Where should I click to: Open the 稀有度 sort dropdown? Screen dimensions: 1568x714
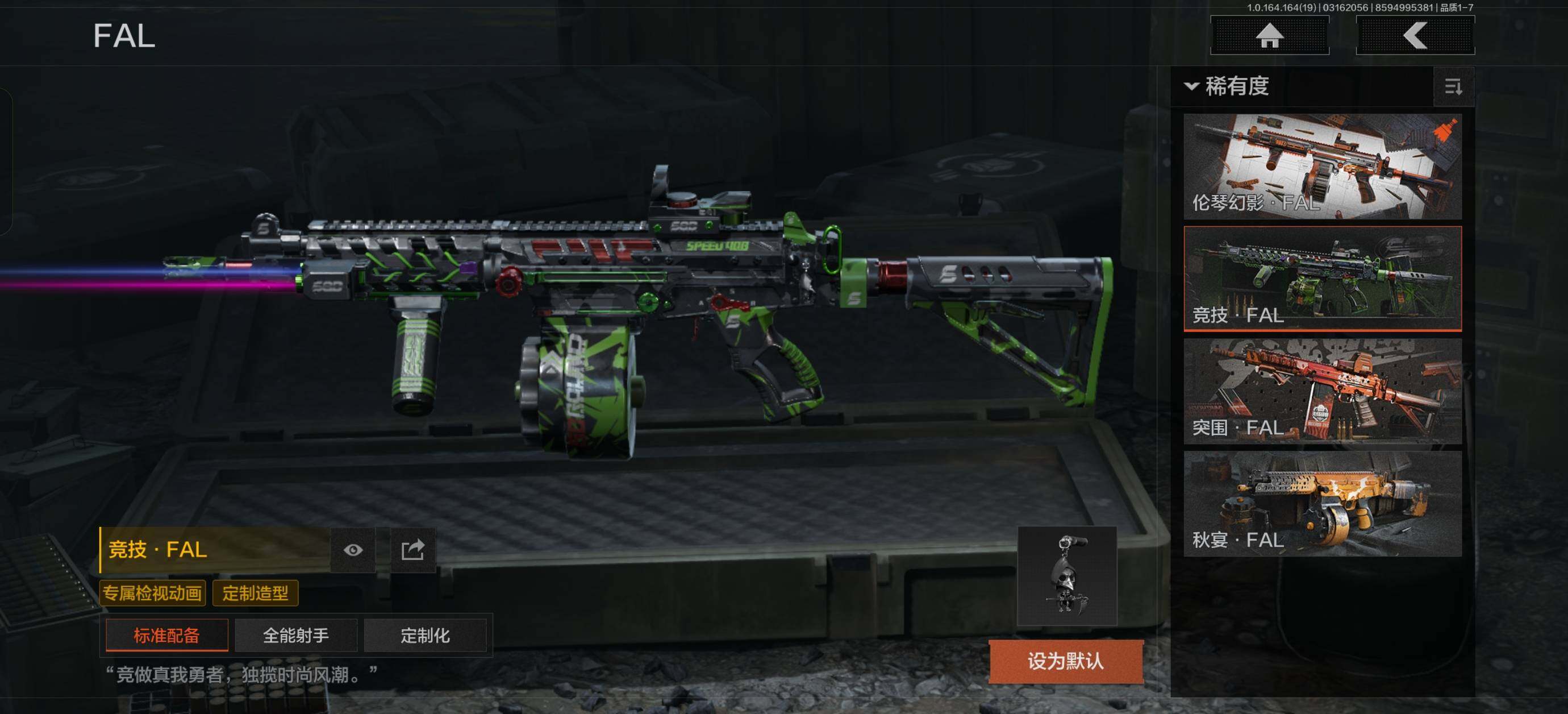point(1227,86)
